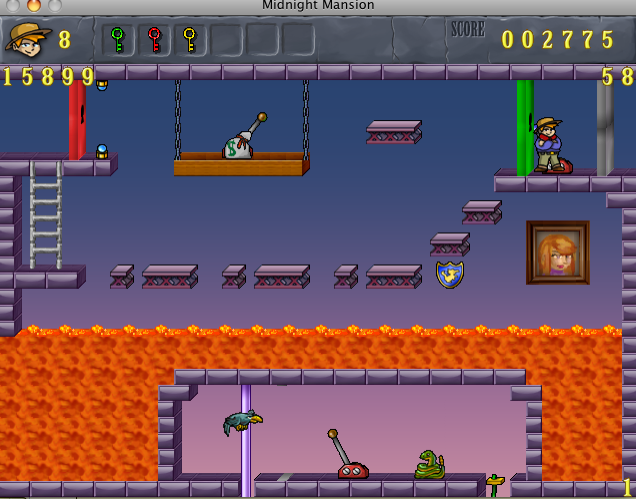Select the red key inventory slot
This screenshot has height=499, width=636.
(154, 40)
